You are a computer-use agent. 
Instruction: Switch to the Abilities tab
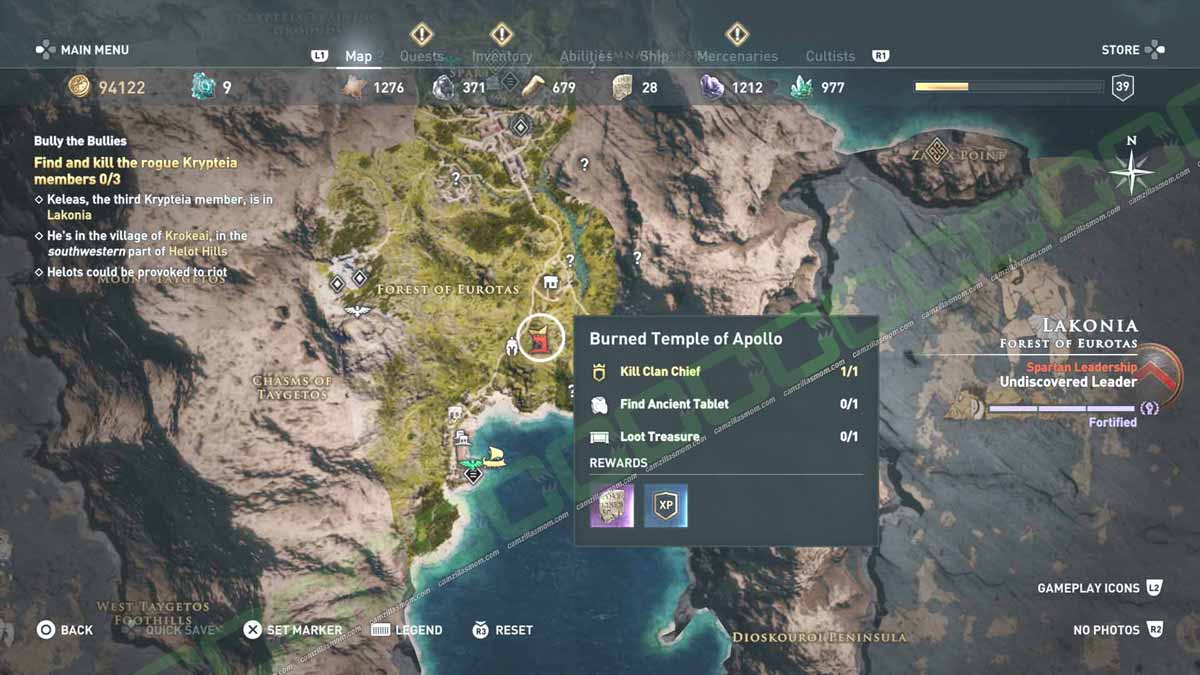point(586,56)
